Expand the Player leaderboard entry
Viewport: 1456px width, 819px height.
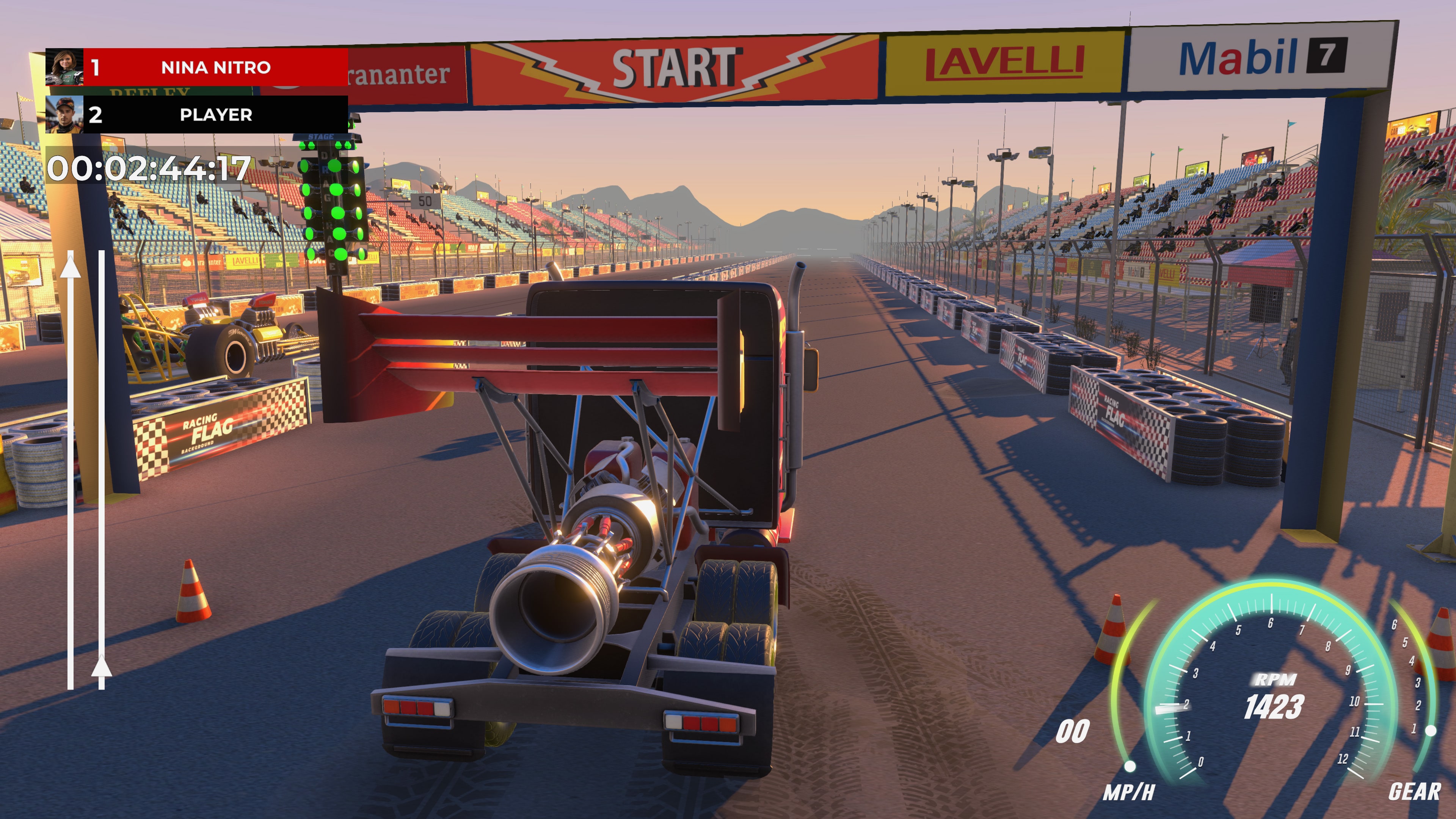tap(215, 116)
